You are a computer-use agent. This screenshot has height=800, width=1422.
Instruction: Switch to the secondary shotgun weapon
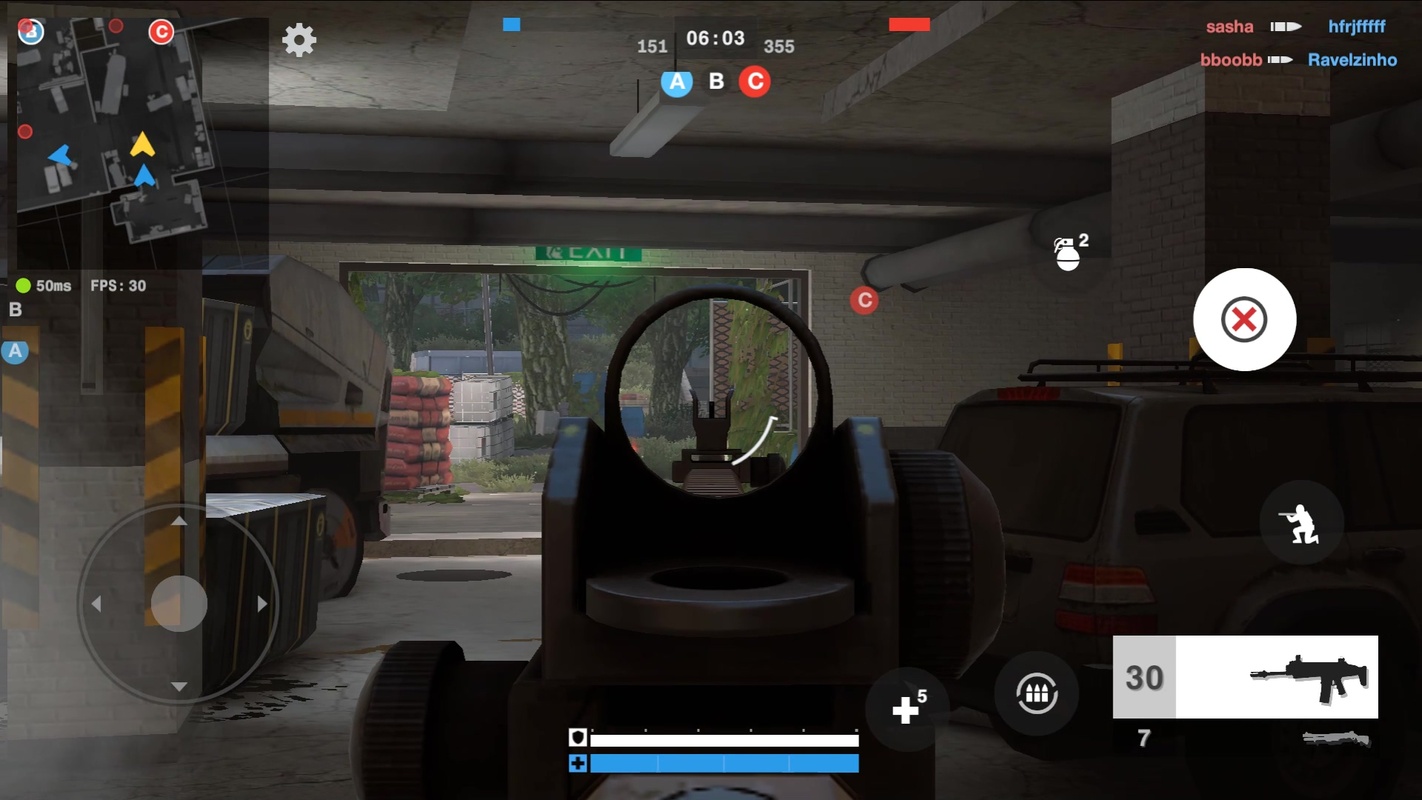coord(1336,740)
